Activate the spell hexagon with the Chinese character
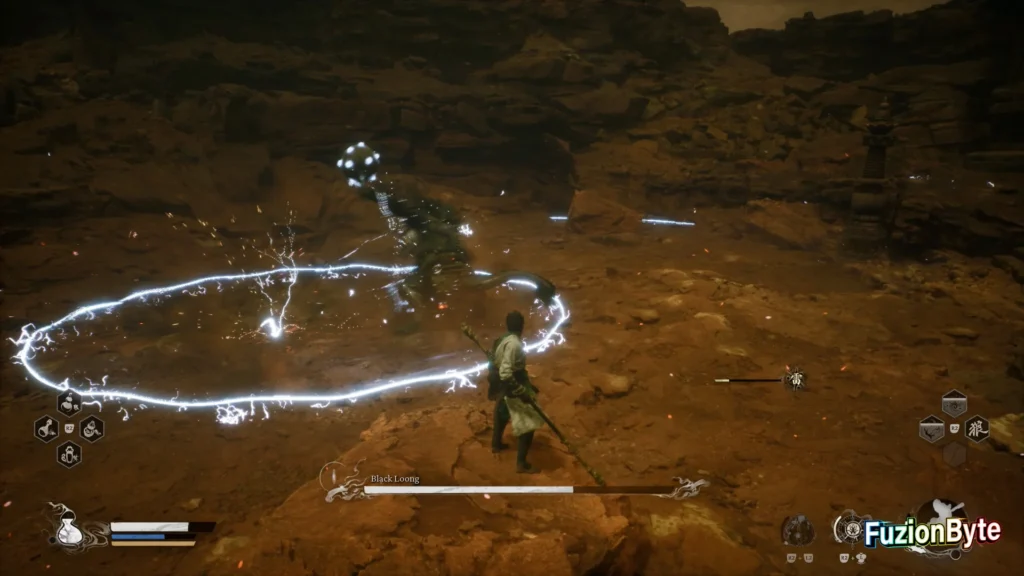The image size is (1024, 576). 977,428
